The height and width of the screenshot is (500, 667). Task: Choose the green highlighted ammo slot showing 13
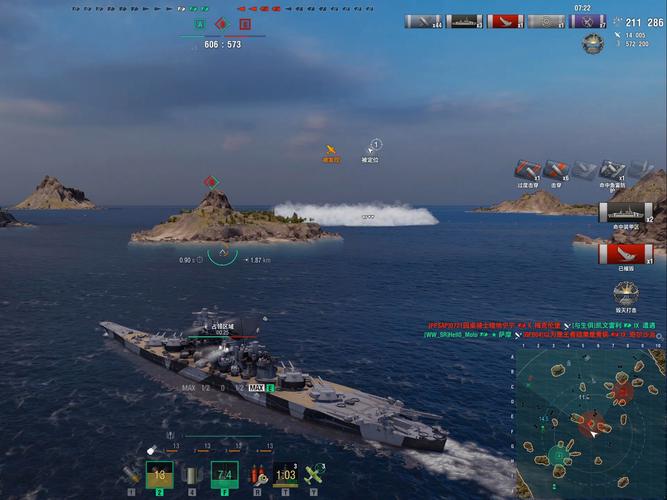(160, 475)
